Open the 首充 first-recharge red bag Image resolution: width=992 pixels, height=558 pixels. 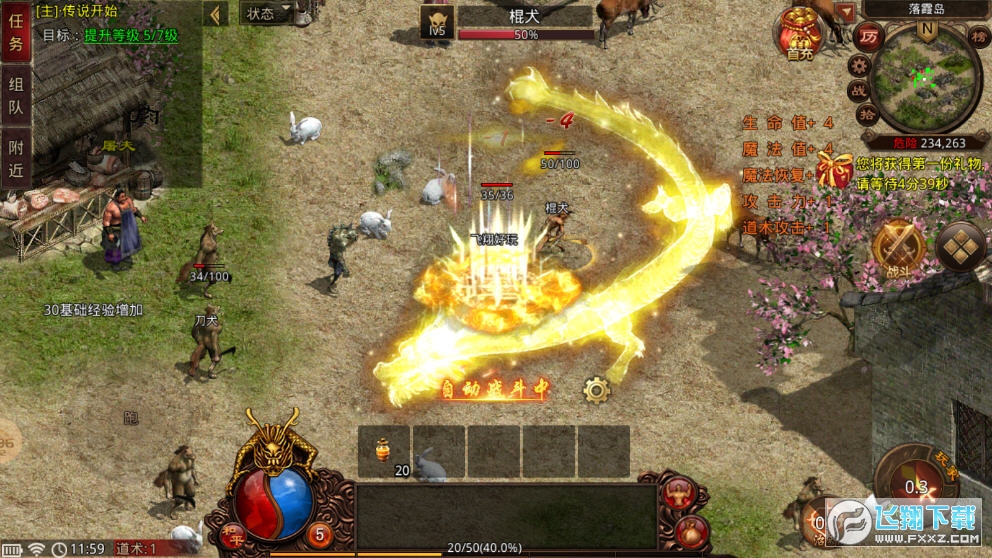coord(800,35)
